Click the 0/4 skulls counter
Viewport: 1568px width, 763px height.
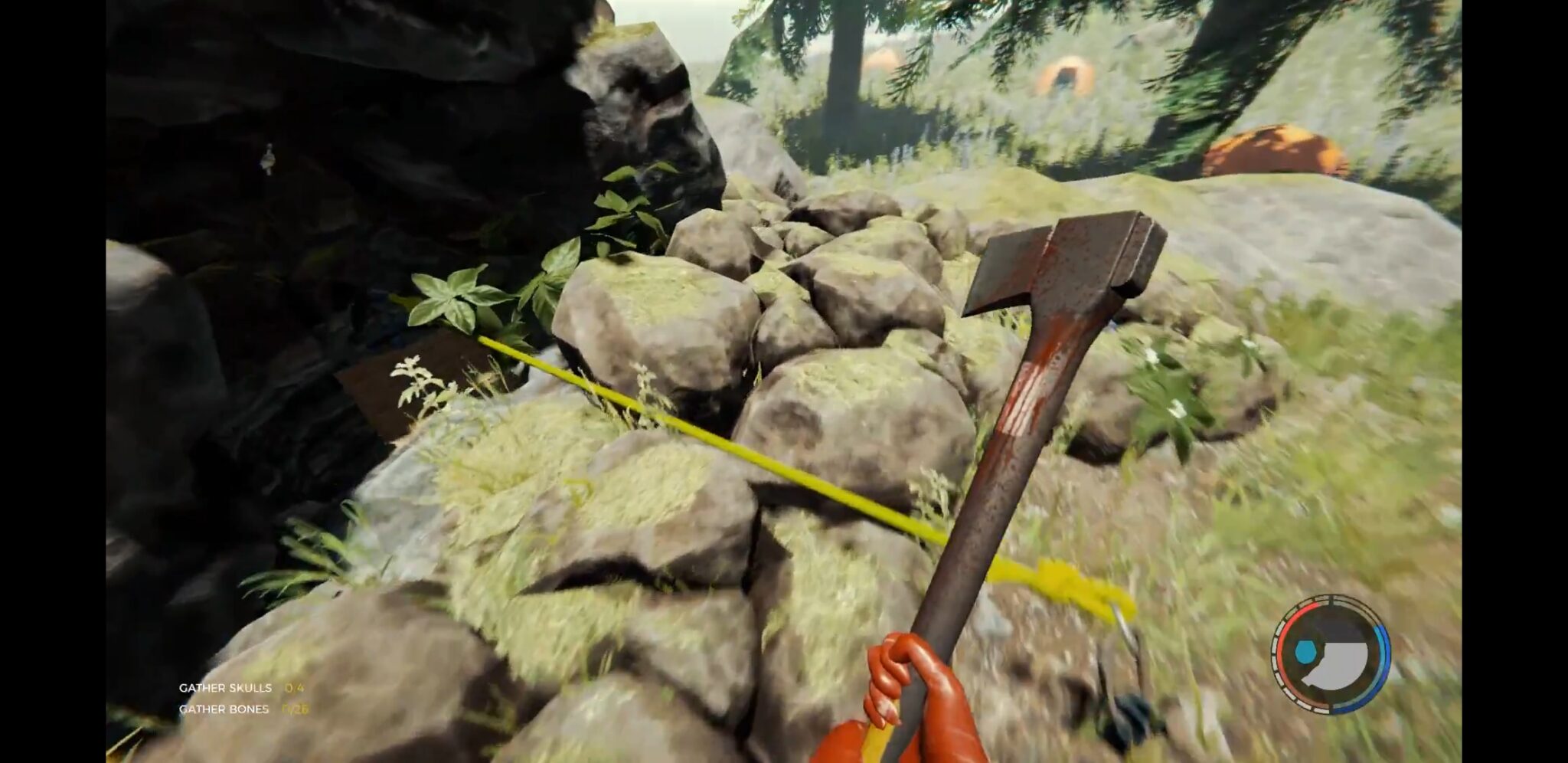295,689
